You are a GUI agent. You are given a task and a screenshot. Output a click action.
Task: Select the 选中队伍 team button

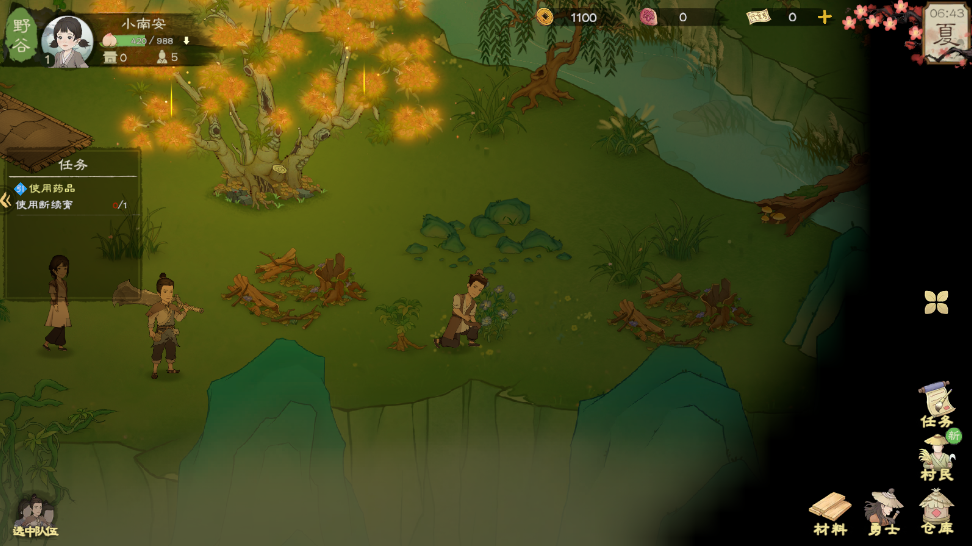34,515
